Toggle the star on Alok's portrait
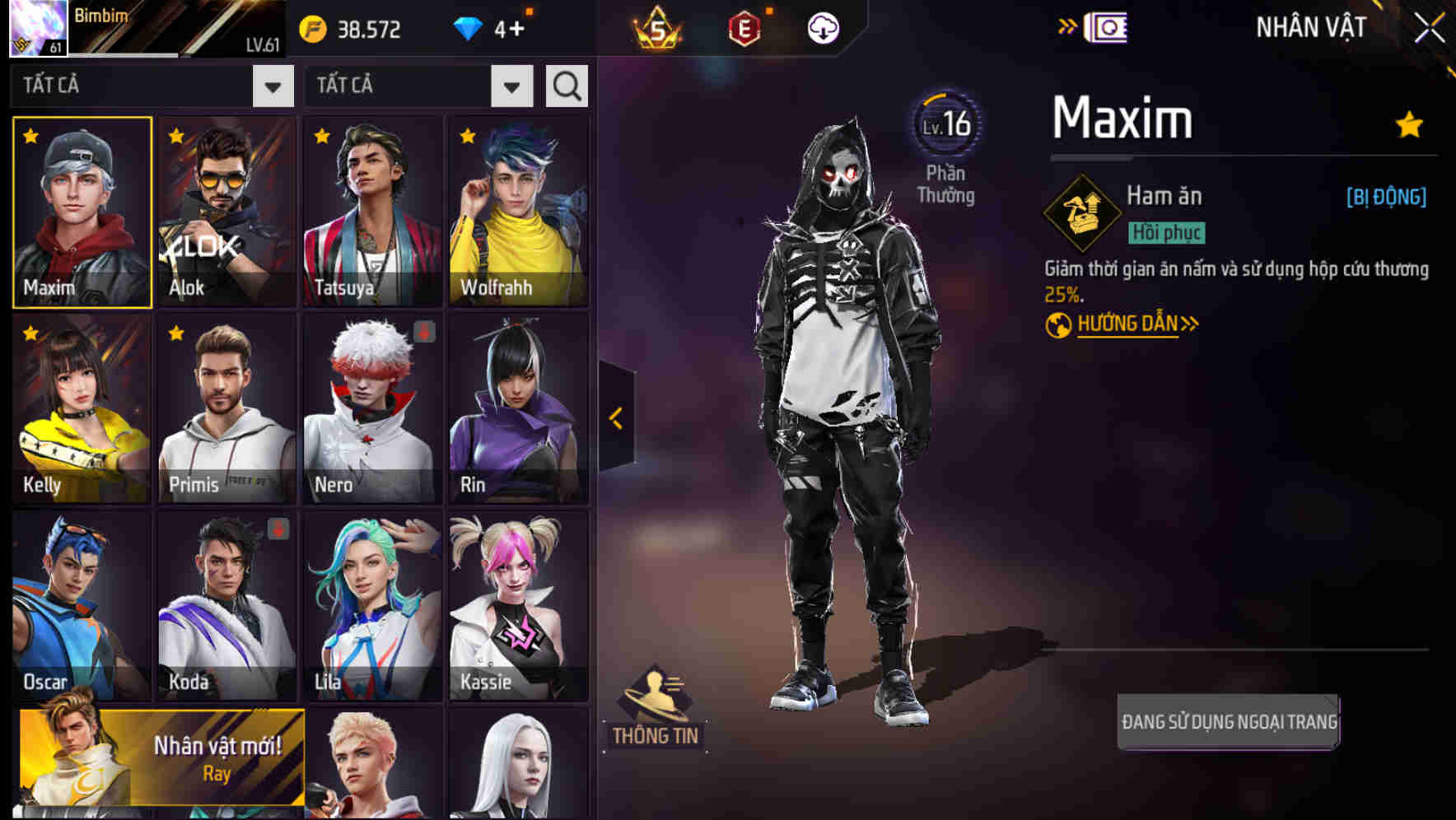Image resolution: width=1456 pixels, height=820 pixels. pos(175,136)
